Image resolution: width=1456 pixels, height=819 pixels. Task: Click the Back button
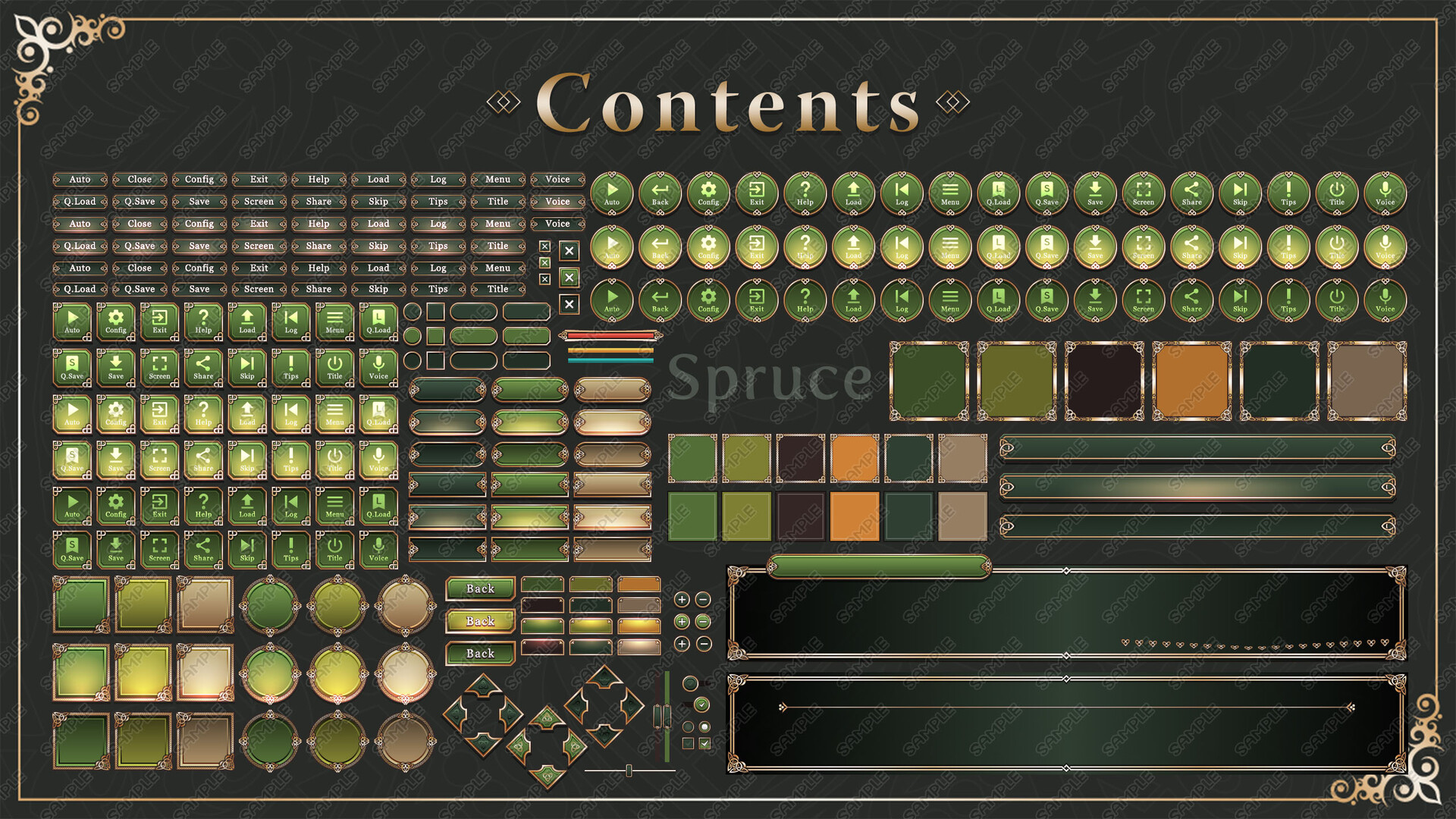[479, 588]
